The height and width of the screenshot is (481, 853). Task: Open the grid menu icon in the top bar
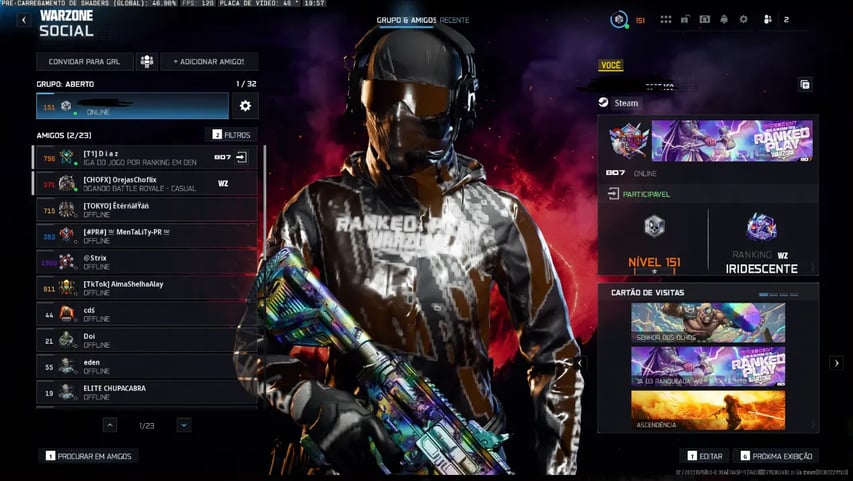[666, 20]
